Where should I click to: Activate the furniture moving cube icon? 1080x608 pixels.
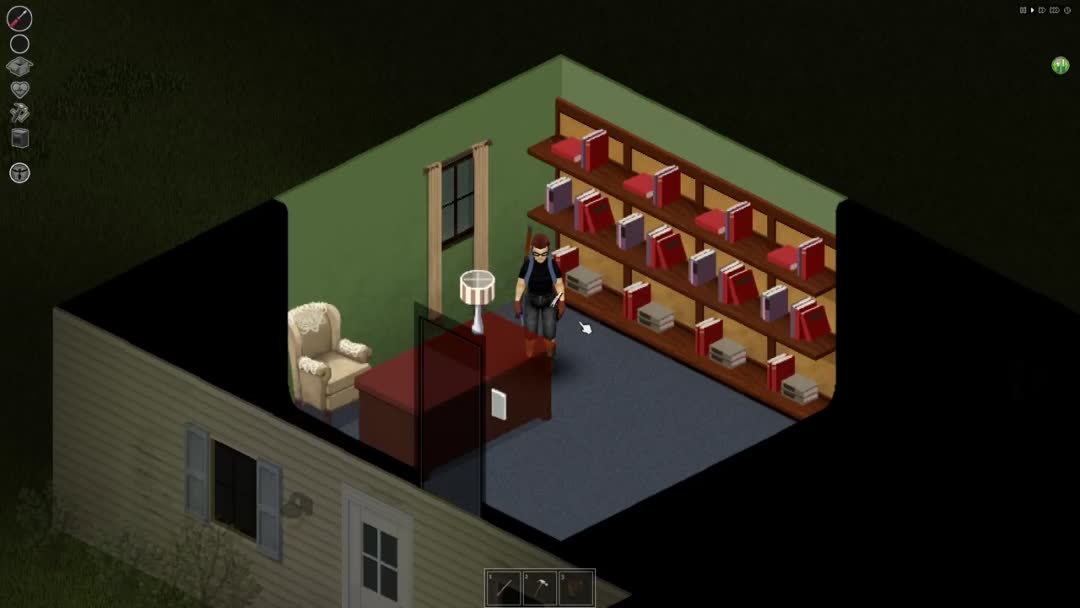pos(19,138)
